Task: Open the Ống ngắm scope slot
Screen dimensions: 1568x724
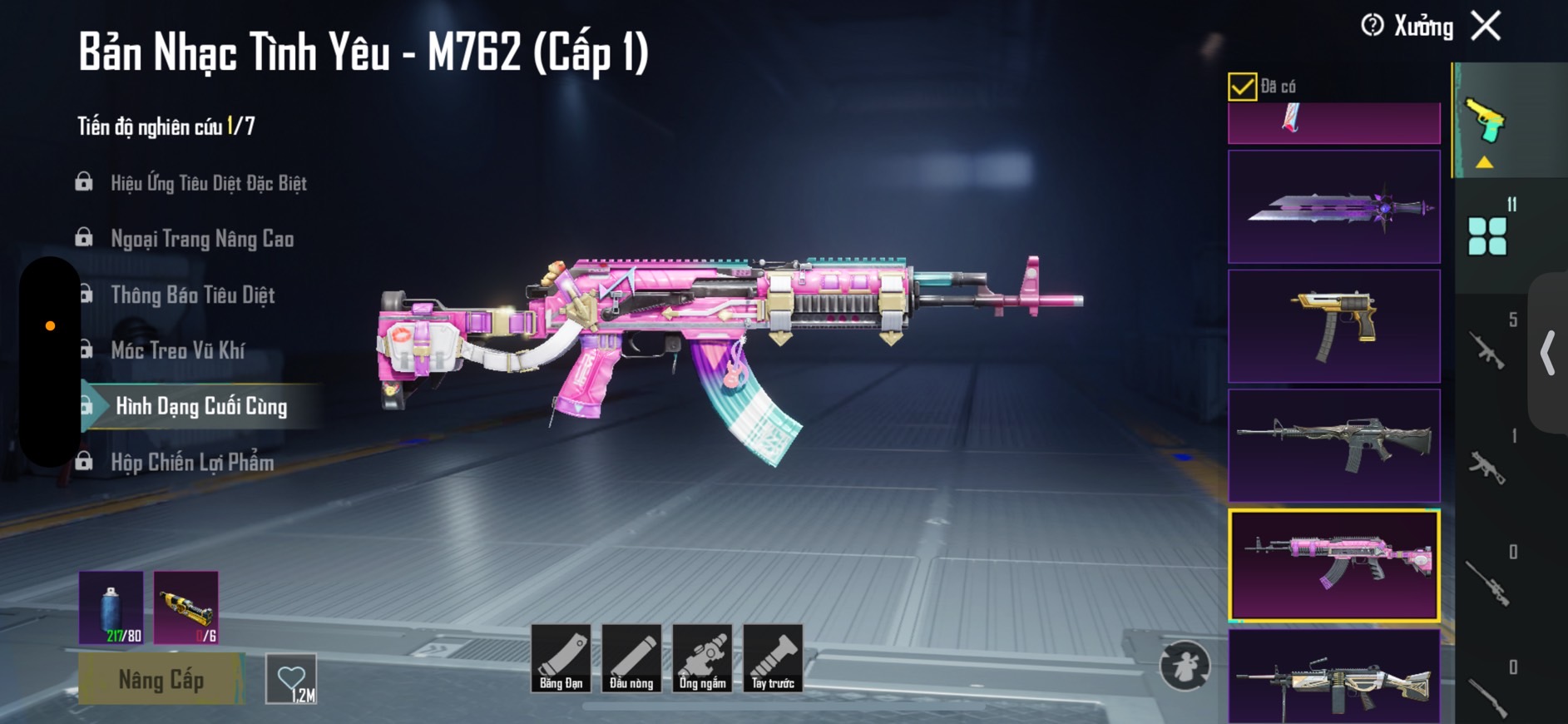Action: click(703, 658)
